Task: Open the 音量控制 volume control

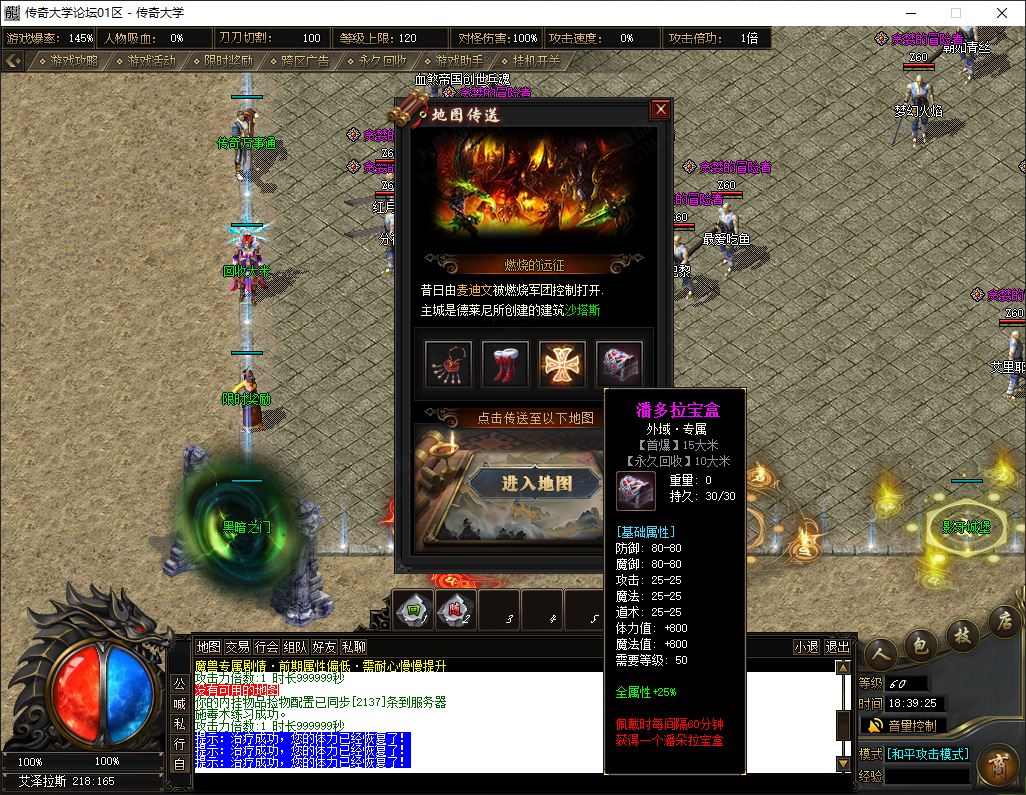Action: [905, 725]
